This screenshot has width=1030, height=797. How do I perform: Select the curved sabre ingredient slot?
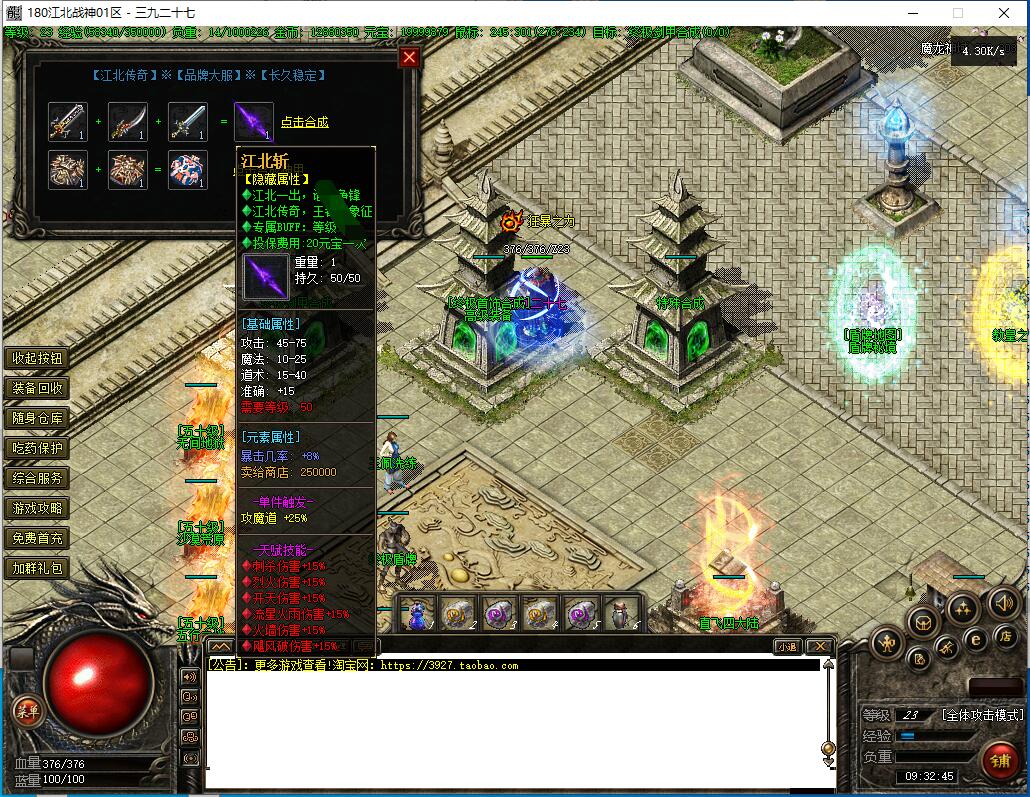click(128, 121)
